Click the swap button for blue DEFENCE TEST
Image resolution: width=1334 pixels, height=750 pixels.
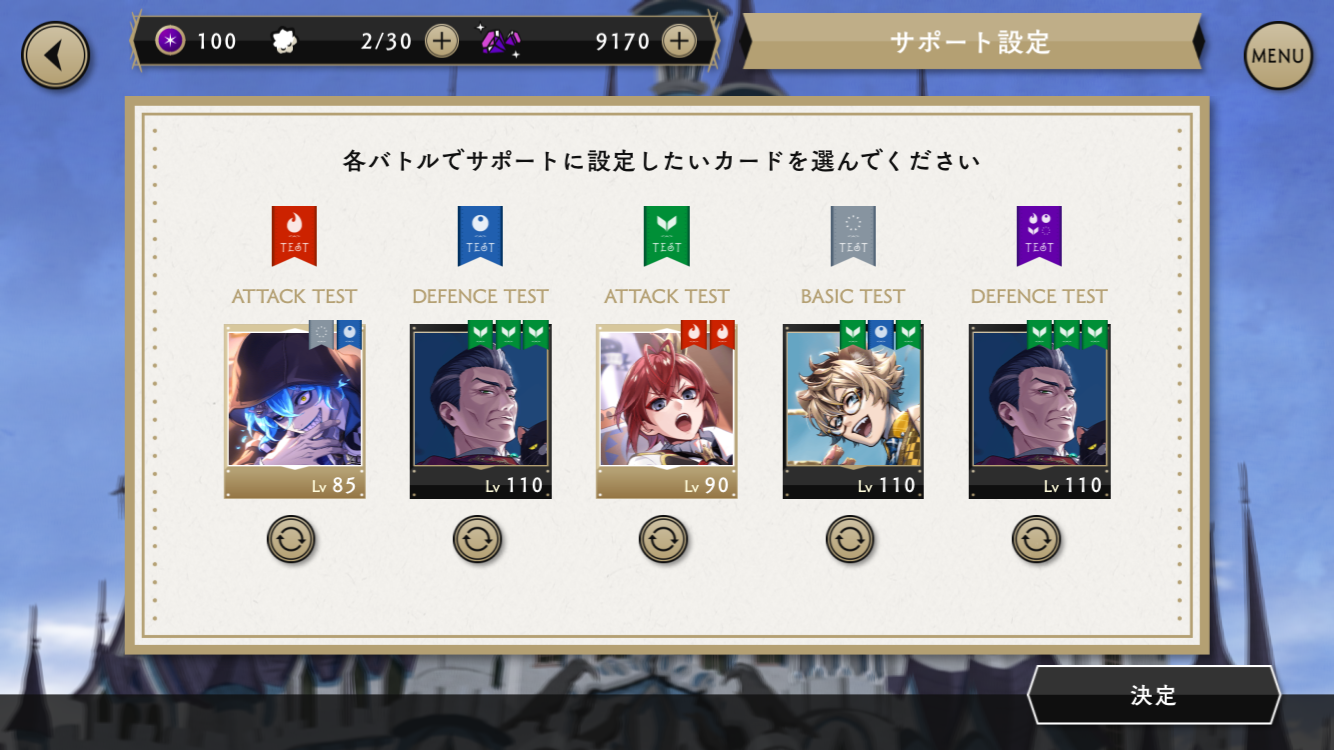(477, 540)
